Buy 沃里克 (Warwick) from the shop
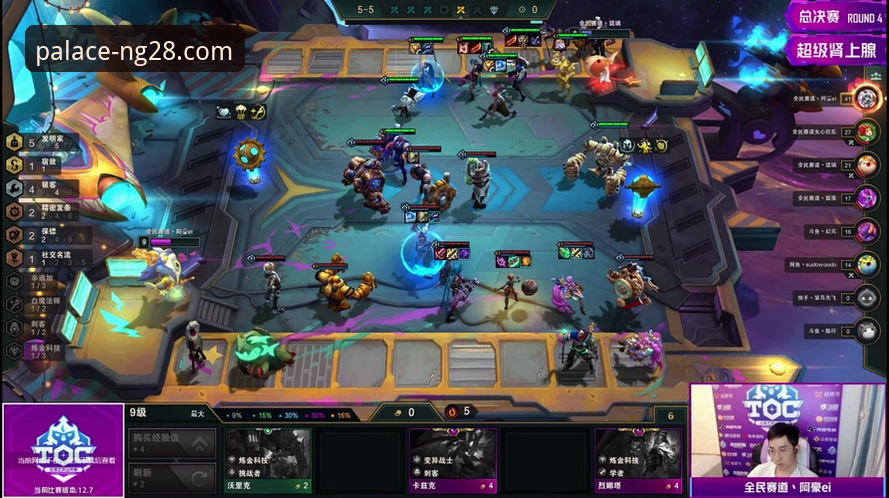The height and width of the screenshot is (498, 889). pyautogui.click(x=267, y=460)
